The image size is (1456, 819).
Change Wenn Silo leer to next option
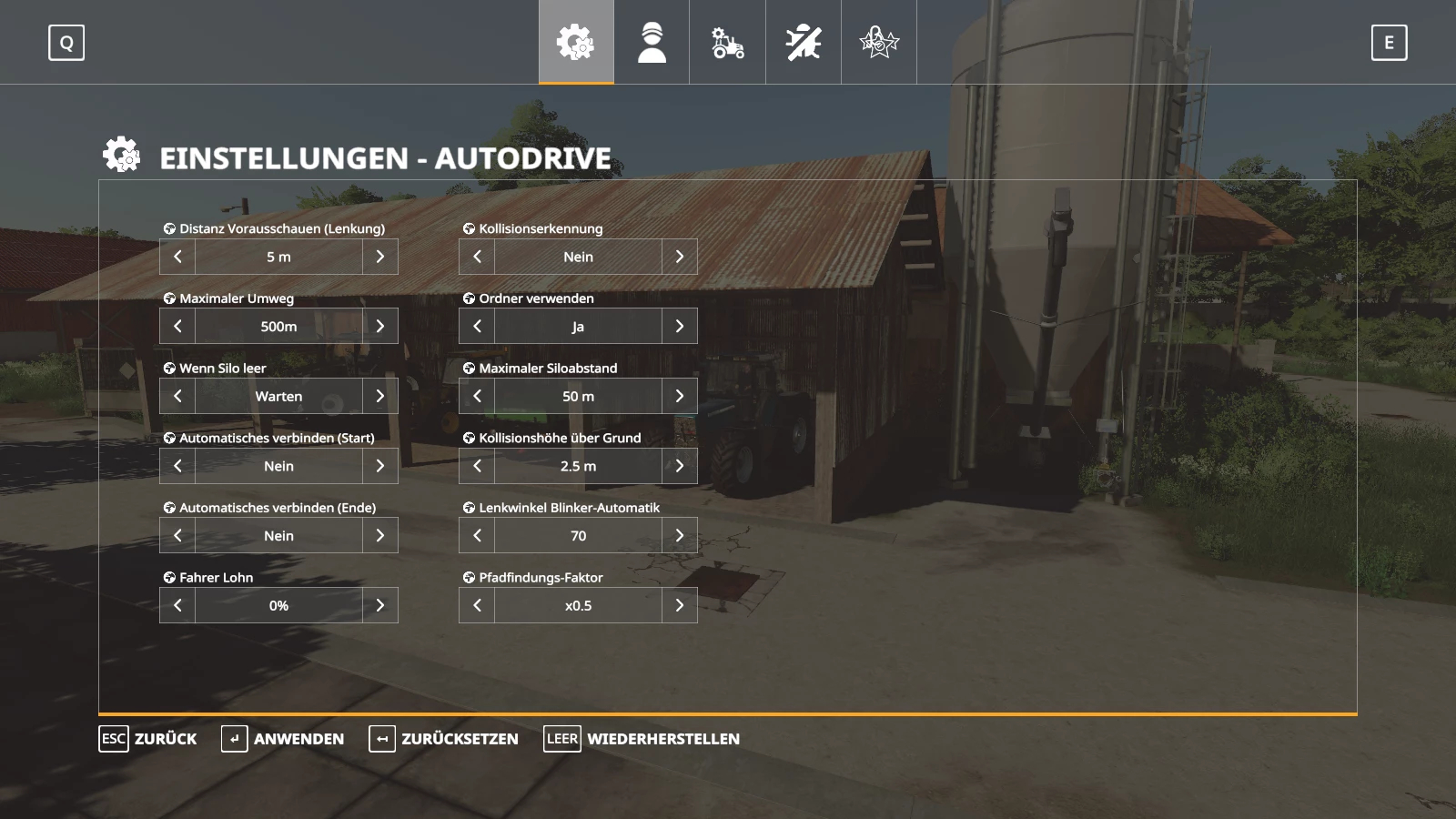pyautogui.click(x=380, y=396)
